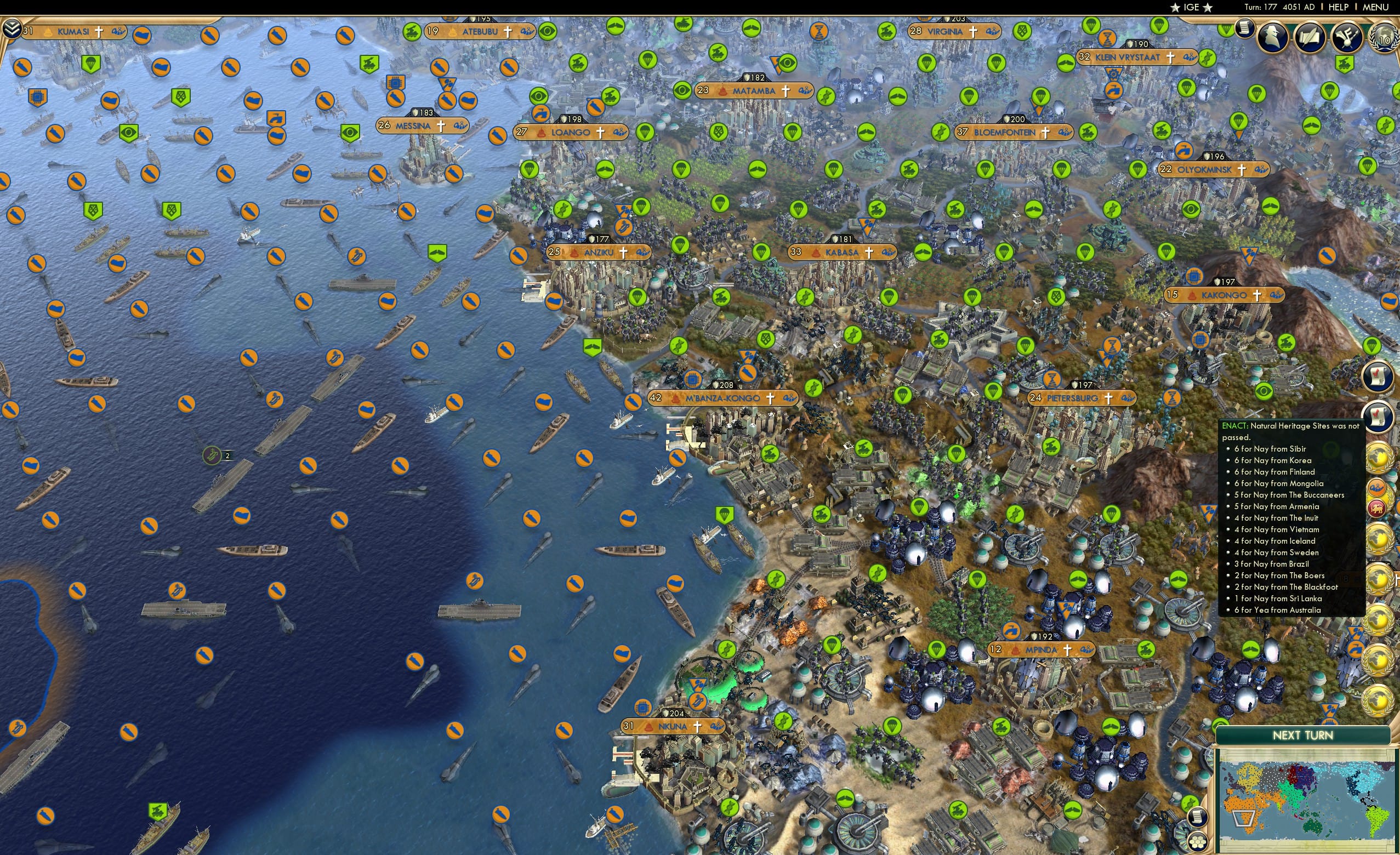The height and width of the screenshot is (855, 1400).
Task: Click the Sri Lanka city-state notification icon
Action: (1378, 508)
